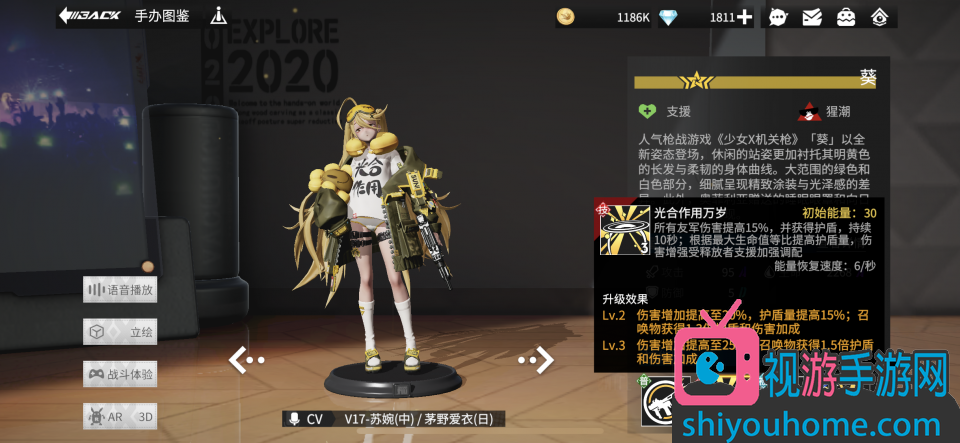Play voice lines with 语音播放
The height and width of the screenshot is (443, 960).
pos(121,290)
